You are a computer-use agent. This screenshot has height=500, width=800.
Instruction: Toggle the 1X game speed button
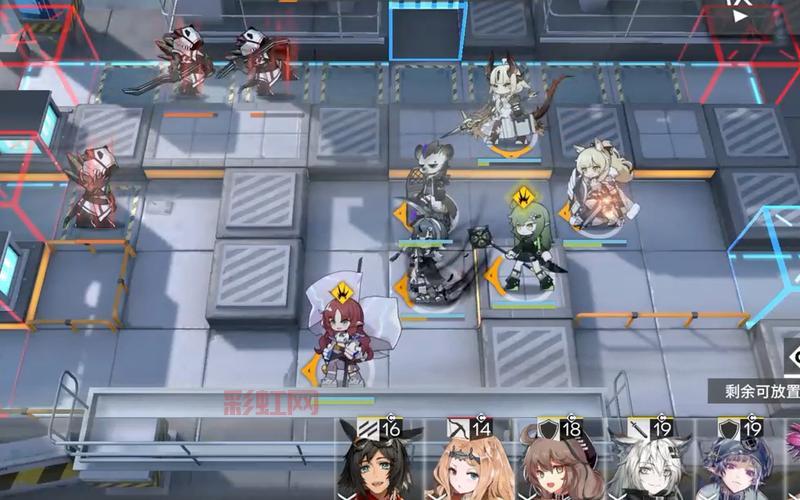737,12
